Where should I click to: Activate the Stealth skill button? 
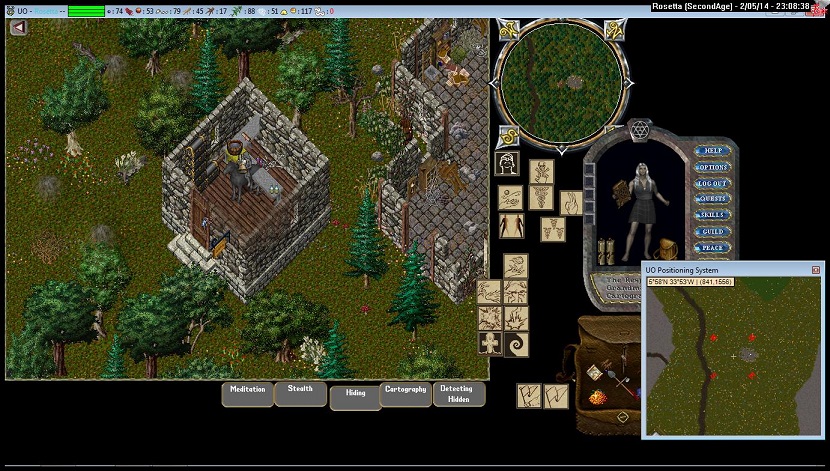pyautogui.click(x=300, y=390)
